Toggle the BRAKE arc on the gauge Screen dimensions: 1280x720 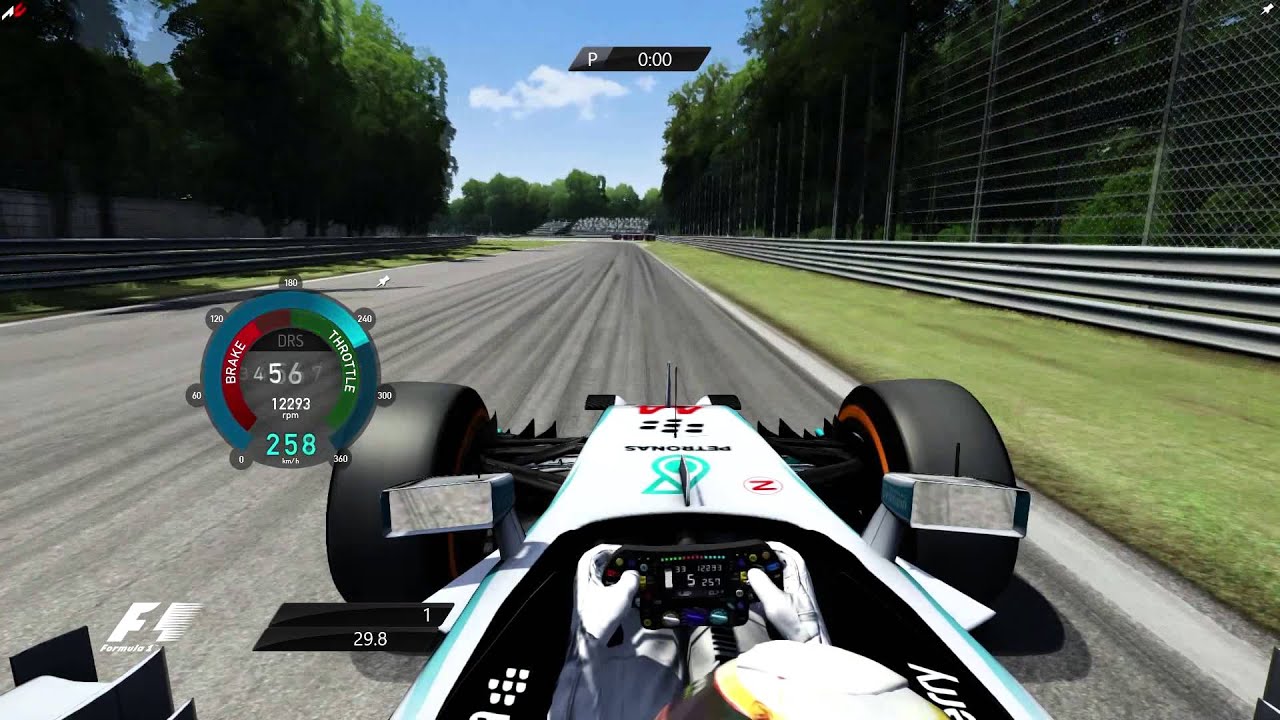click(x=232, y=365)
